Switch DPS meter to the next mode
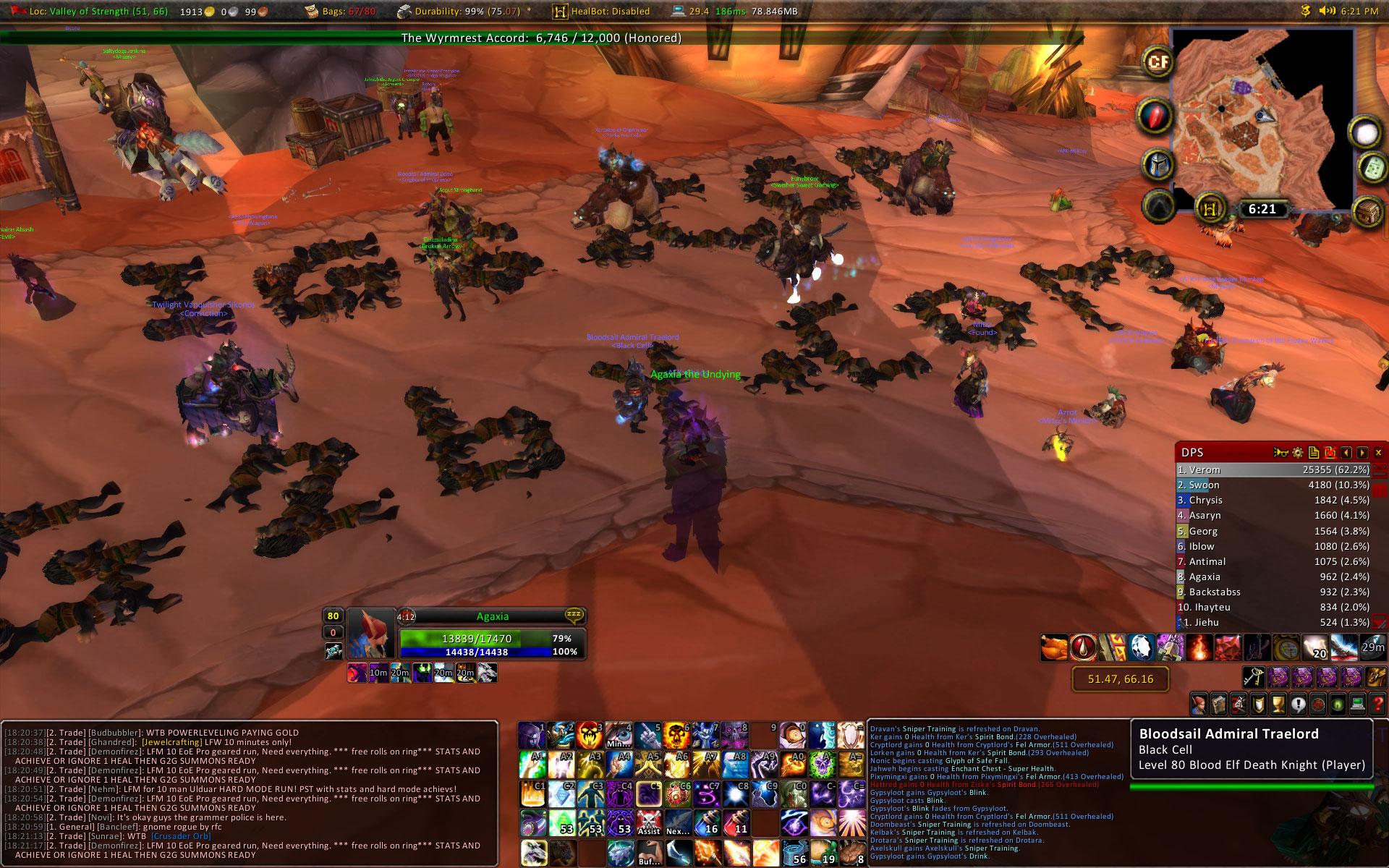 [x=1362, y=453]
